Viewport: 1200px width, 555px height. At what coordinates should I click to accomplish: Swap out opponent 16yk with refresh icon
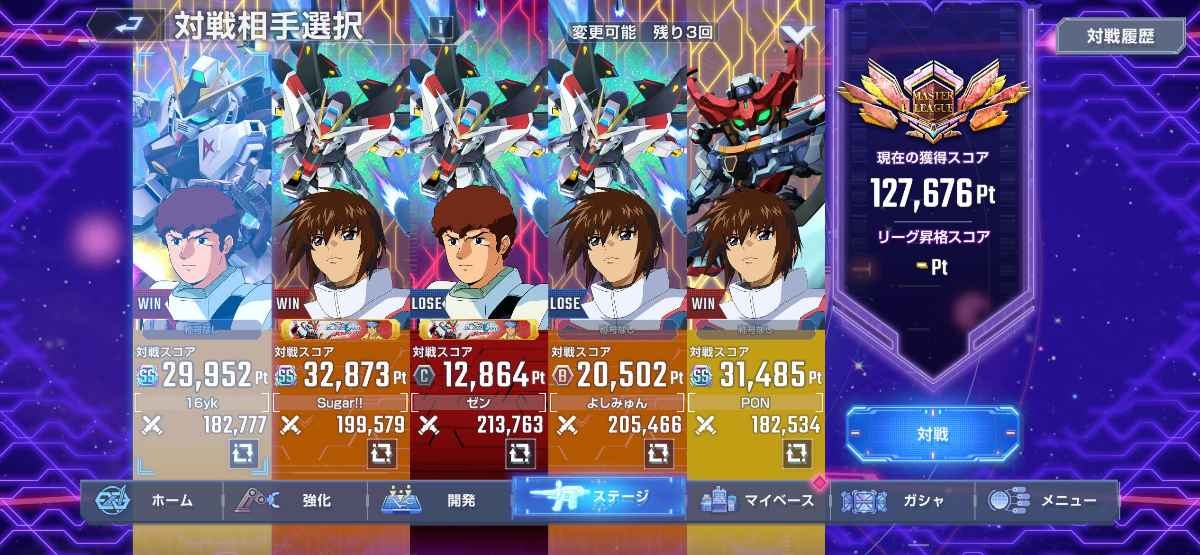(243, 453)
